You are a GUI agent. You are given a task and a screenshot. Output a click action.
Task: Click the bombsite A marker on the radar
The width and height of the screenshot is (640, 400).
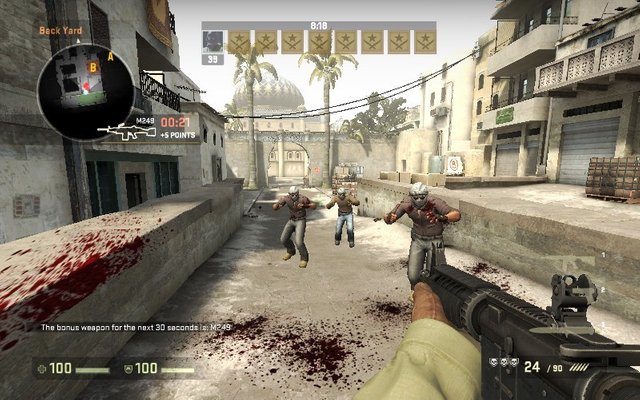[125, 58]
